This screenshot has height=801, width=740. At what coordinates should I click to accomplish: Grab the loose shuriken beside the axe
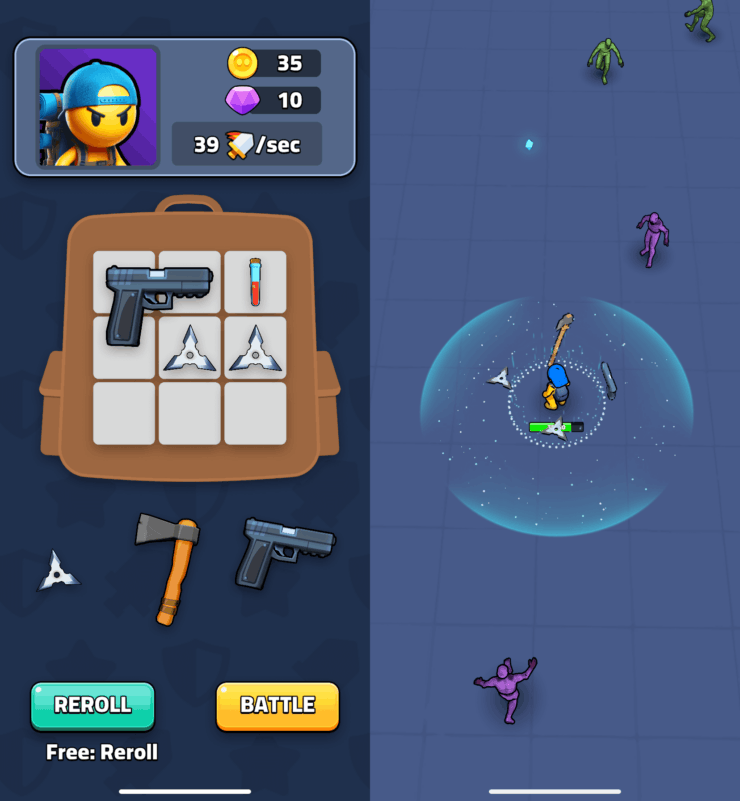point(58,572)
